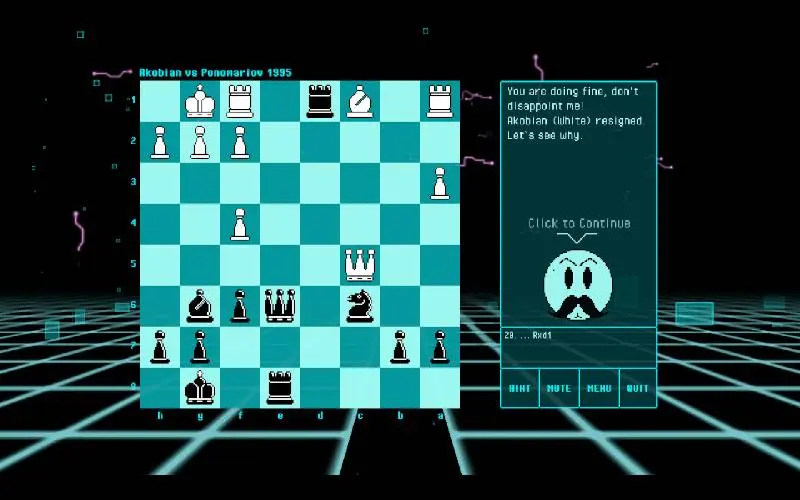Choose the black rook on e8
This screenshot has width=800, height=500.
pyautogui.click(x=280, y=387)
